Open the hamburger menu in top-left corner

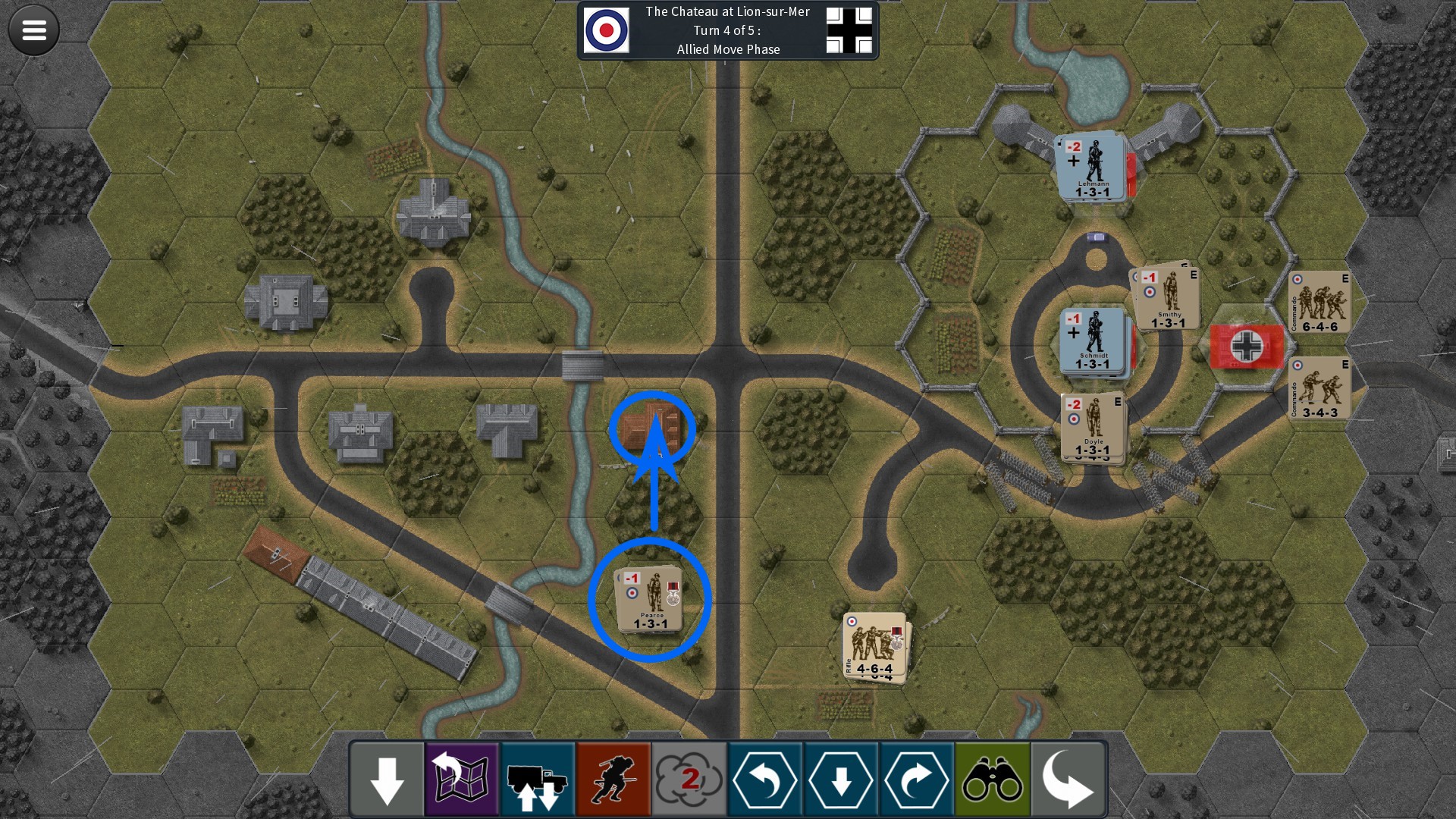coord(33,30)
